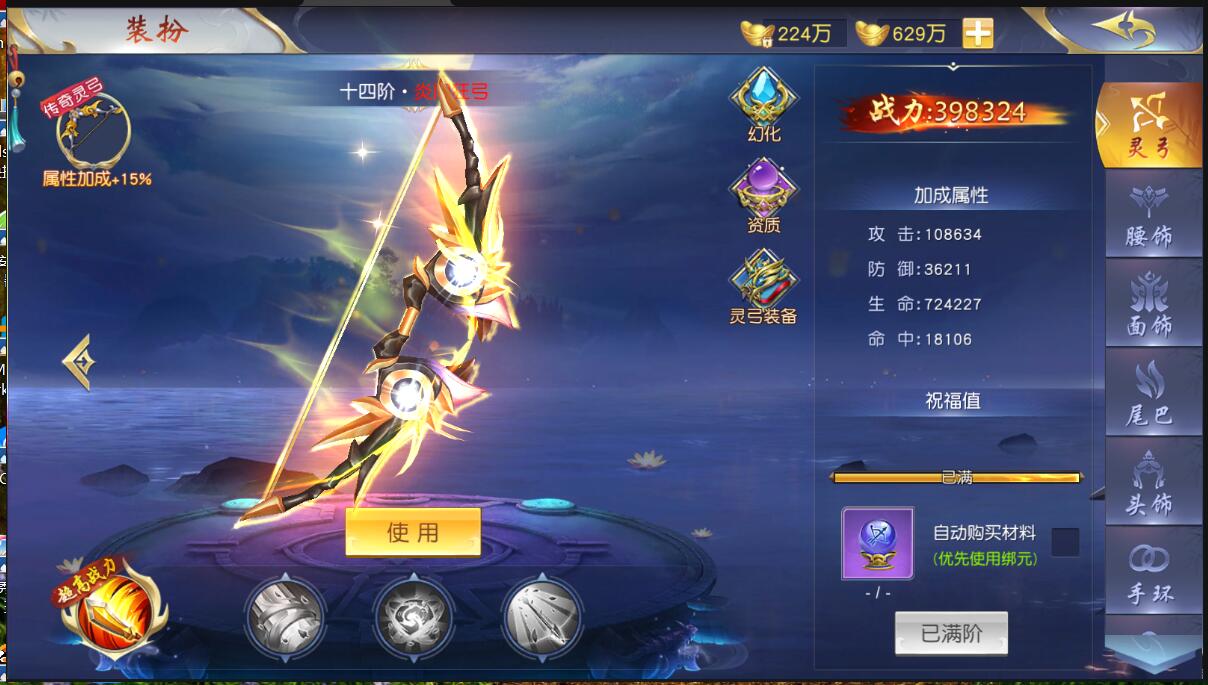1208x685 pixels.
Task: Select the 灵弓 tab
Action: [1150, 125]
